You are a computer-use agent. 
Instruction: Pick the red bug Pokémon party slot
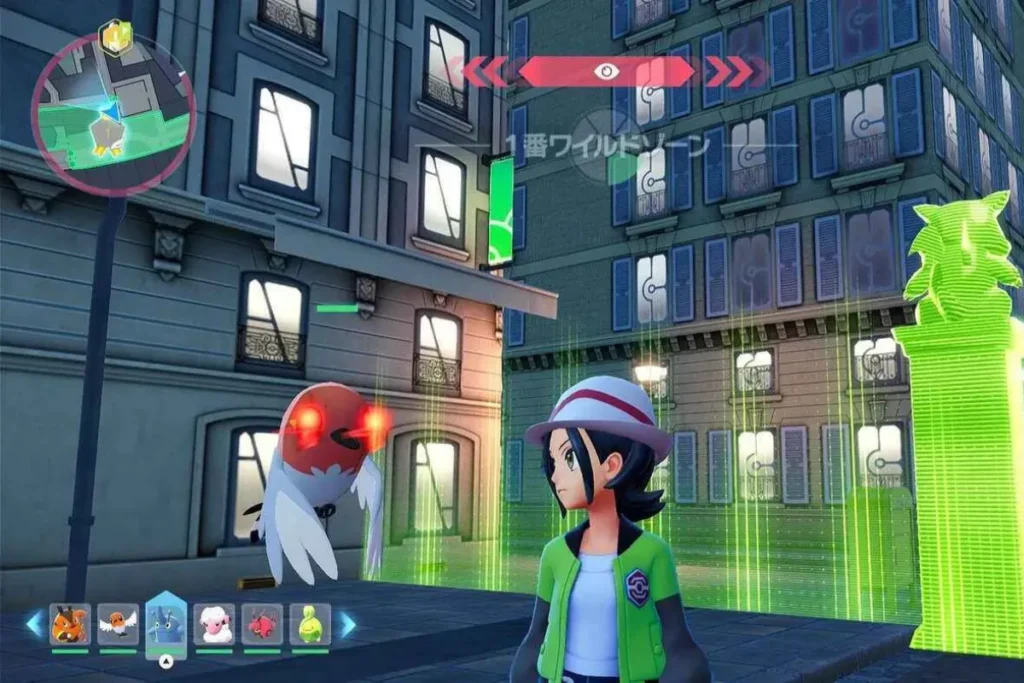pyautogui.click(x=262, y=624)
